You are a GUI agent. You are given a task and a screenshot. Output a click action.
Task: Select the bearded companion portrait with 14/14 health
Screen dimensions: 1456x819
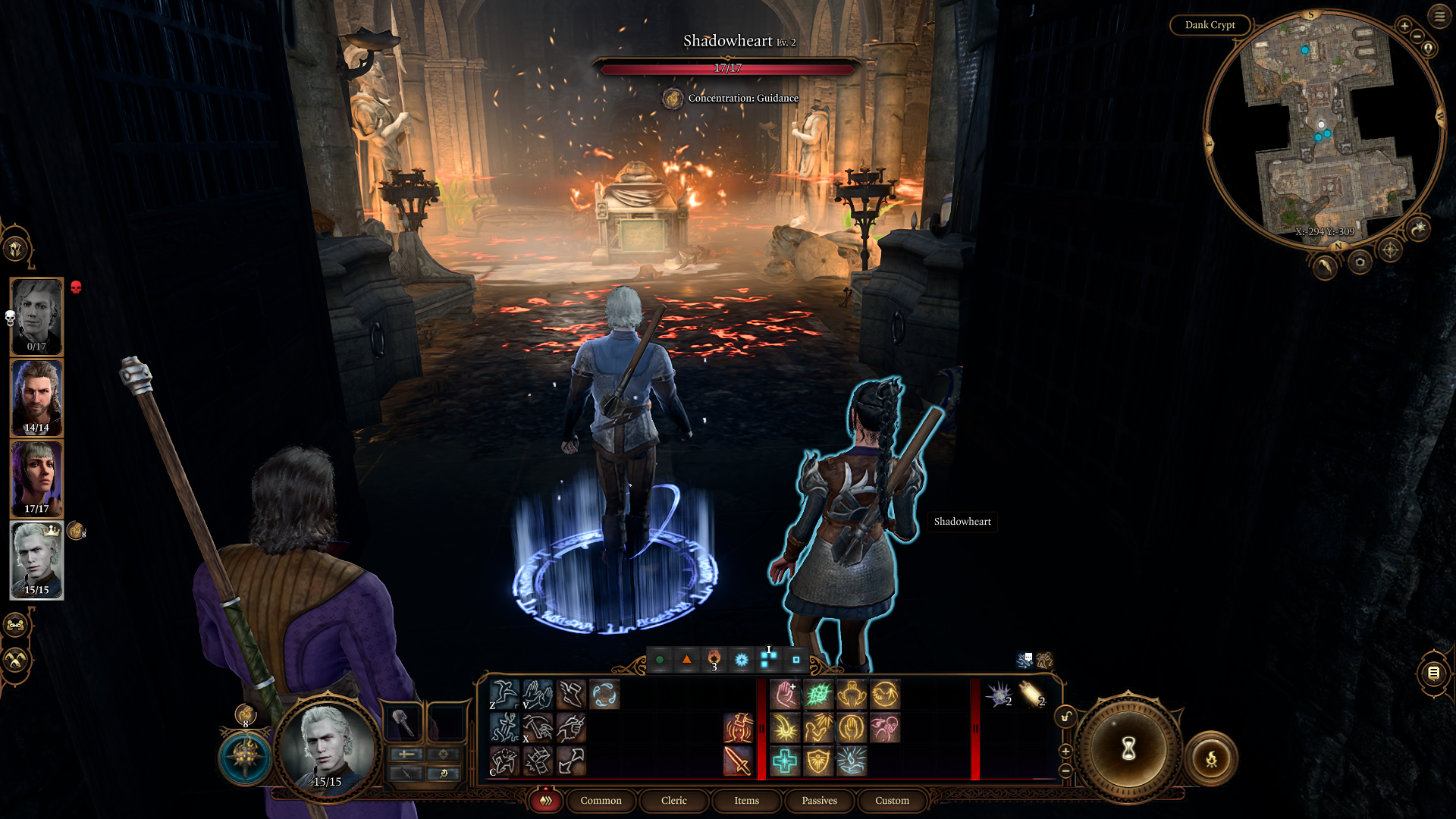click(x=36, y=398)
